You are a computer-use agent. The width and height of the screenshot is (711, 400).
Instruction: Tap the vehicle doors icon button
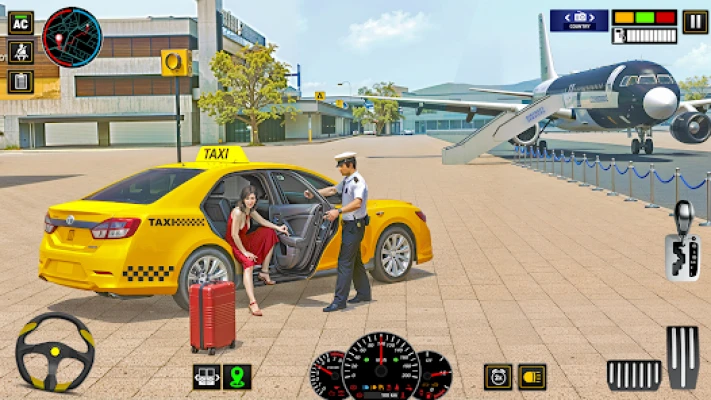click(206, 376)
